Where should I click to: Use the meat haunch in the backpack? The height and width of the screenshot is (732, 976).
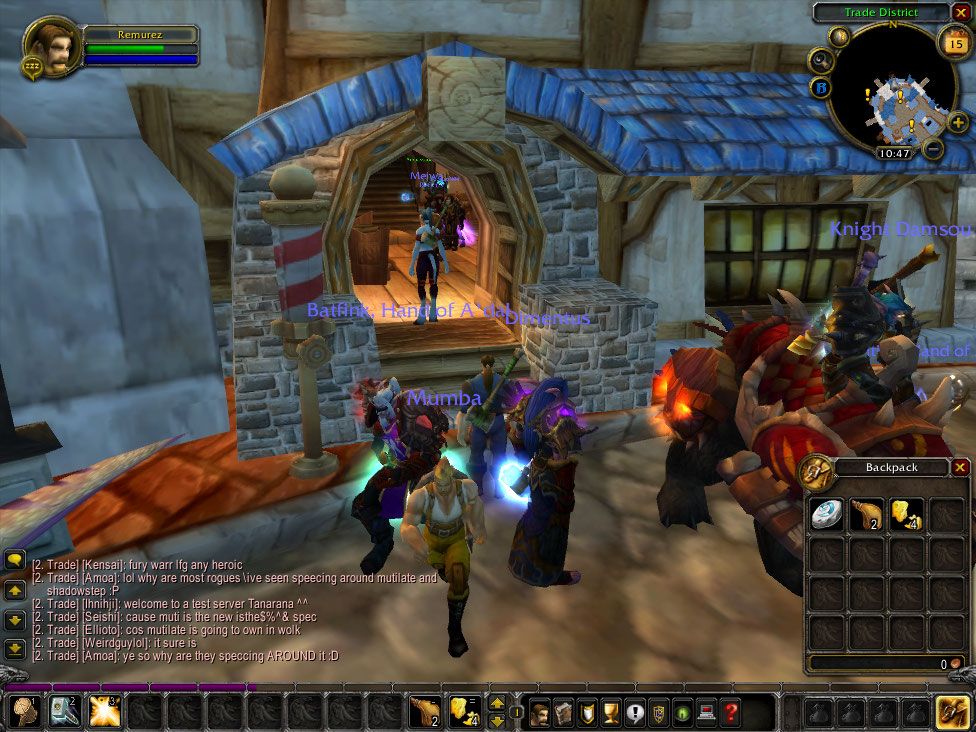pos(866,513)
